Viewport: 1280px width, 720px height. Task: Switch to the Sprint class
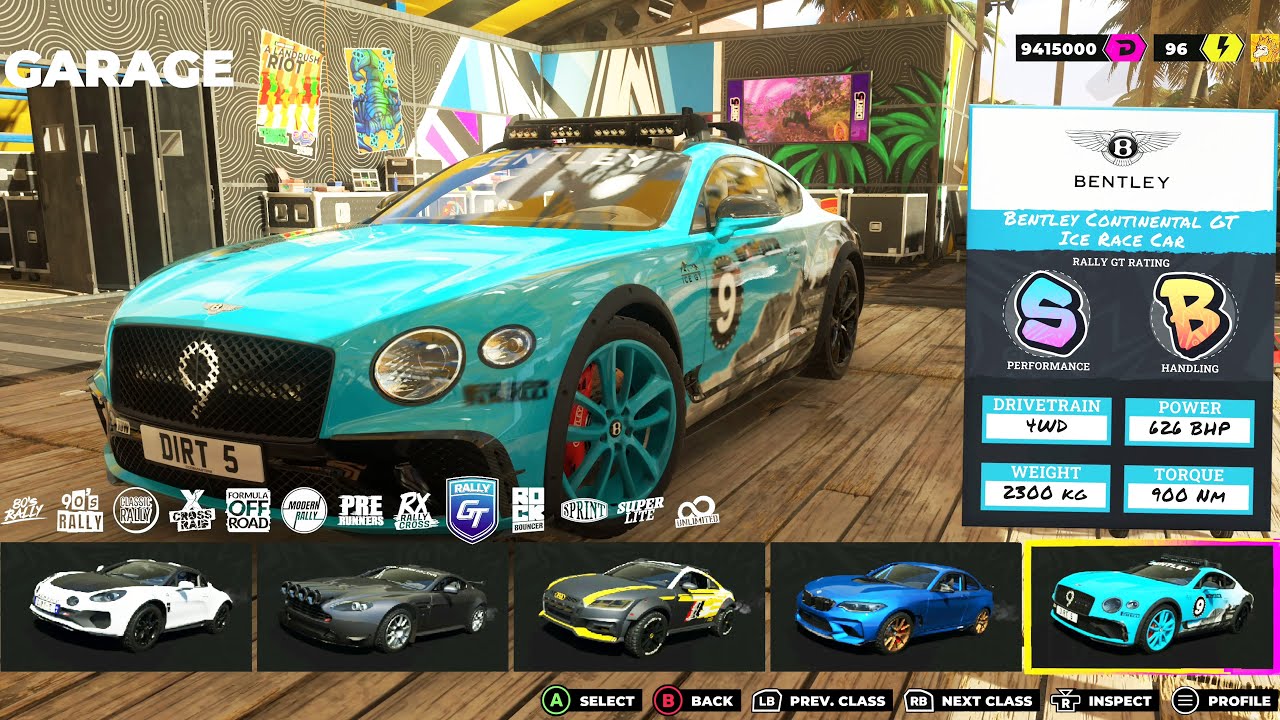pyautogui.click(x=584, y=510)
